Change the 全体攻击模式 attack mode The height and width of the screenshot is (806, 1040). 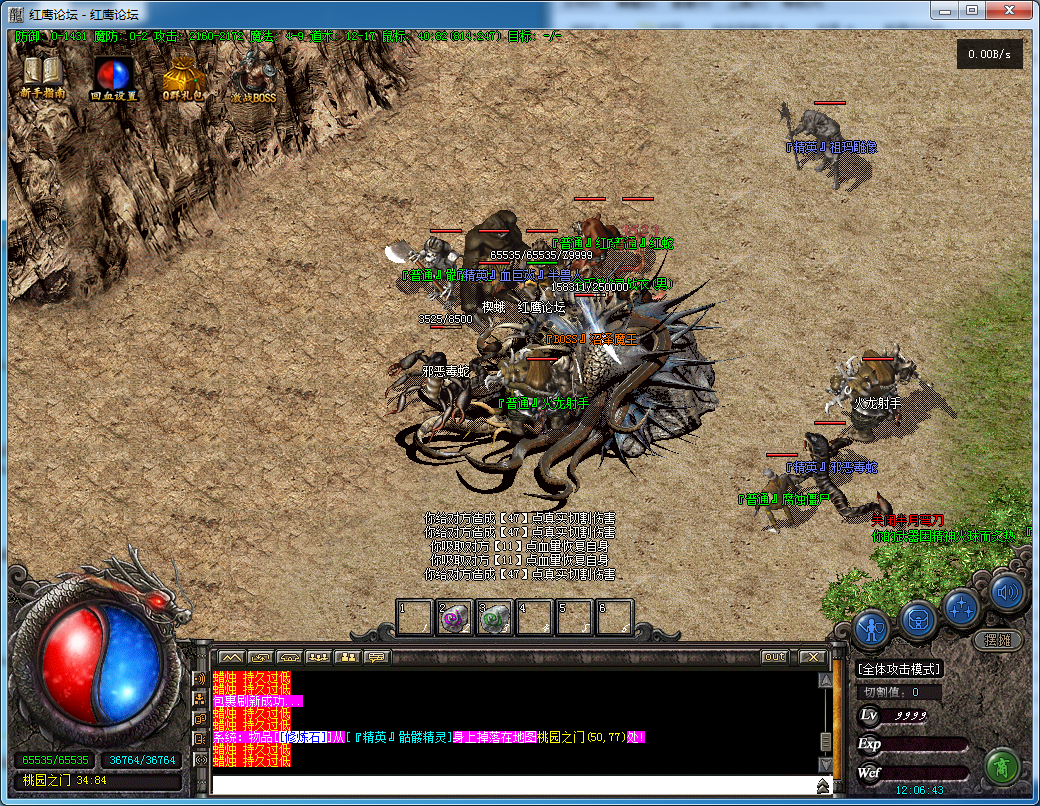tap(900, 669)
